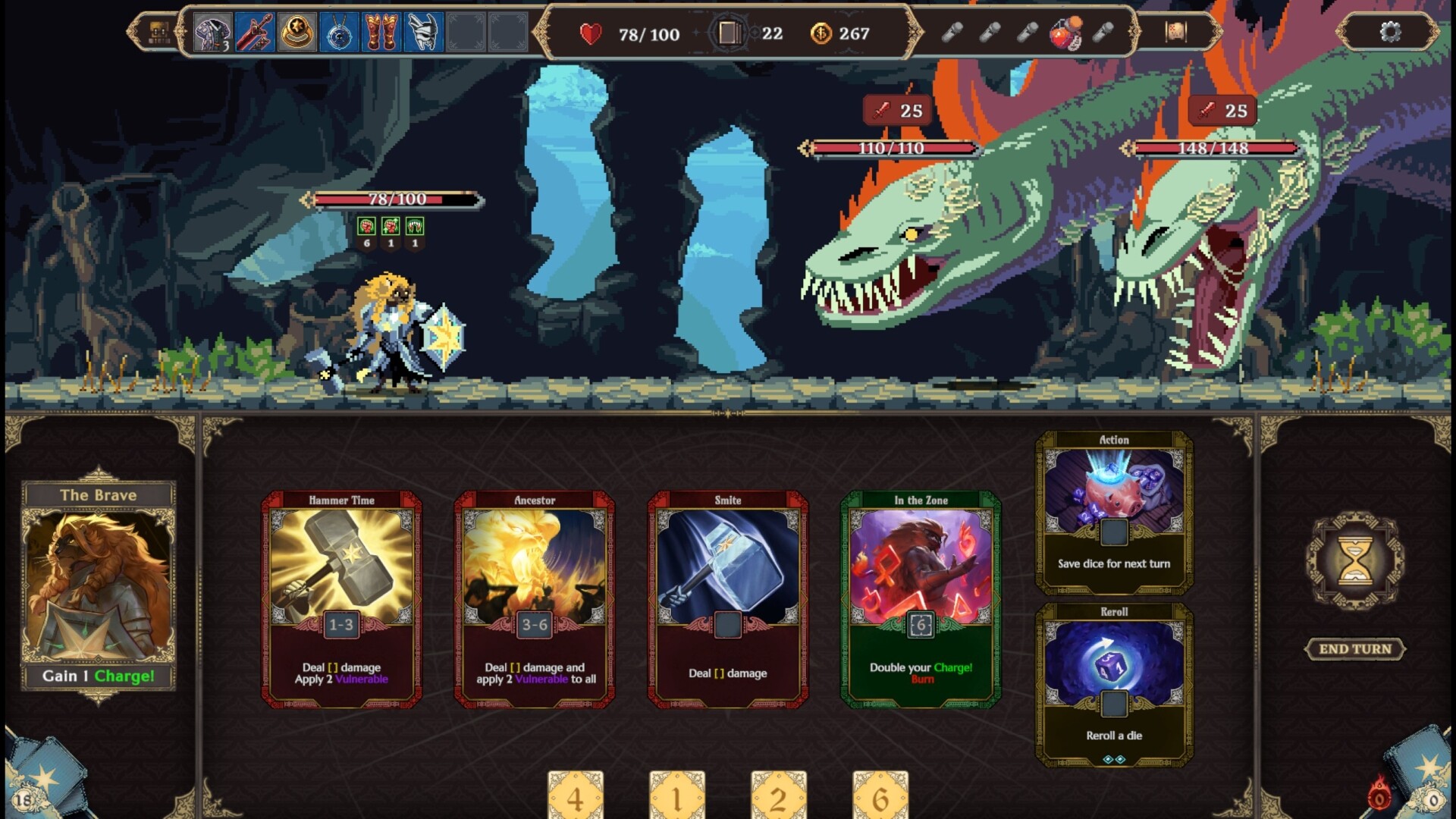Use the red potion in the consumables bar
Image resolution: width=1456 pixels, height=819 pixels.
coord(1065,33)
